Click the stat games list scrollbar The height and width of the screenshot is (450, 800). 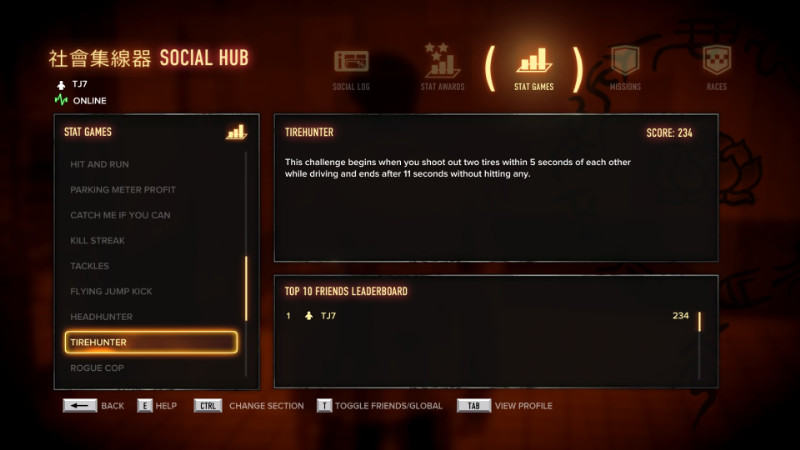pos(246,288)
